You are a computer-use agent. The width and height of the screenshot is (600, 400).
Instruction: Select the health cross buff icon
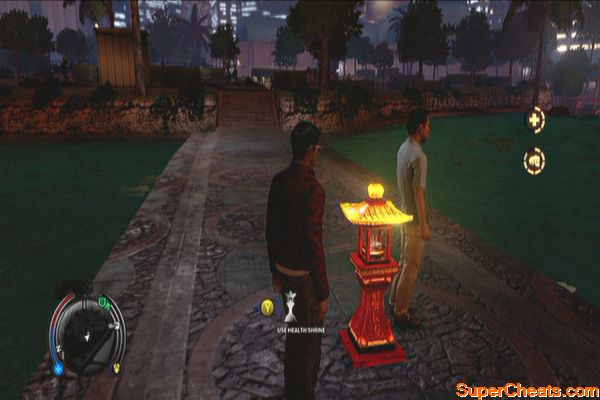[x=535, y=120]
